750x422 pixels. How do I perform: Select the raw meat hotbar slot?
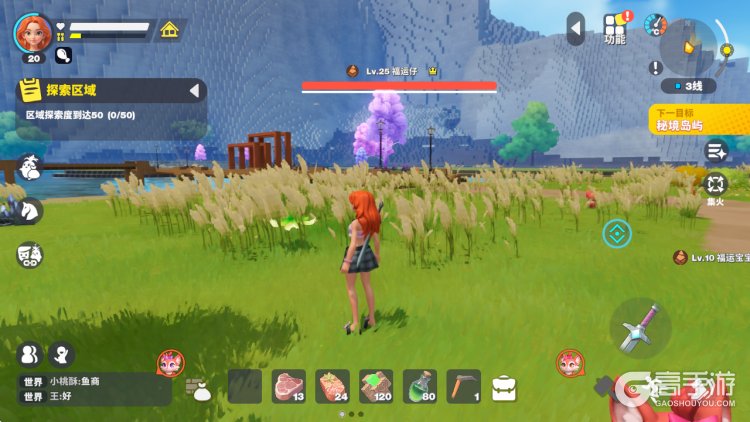pos(289,385)
